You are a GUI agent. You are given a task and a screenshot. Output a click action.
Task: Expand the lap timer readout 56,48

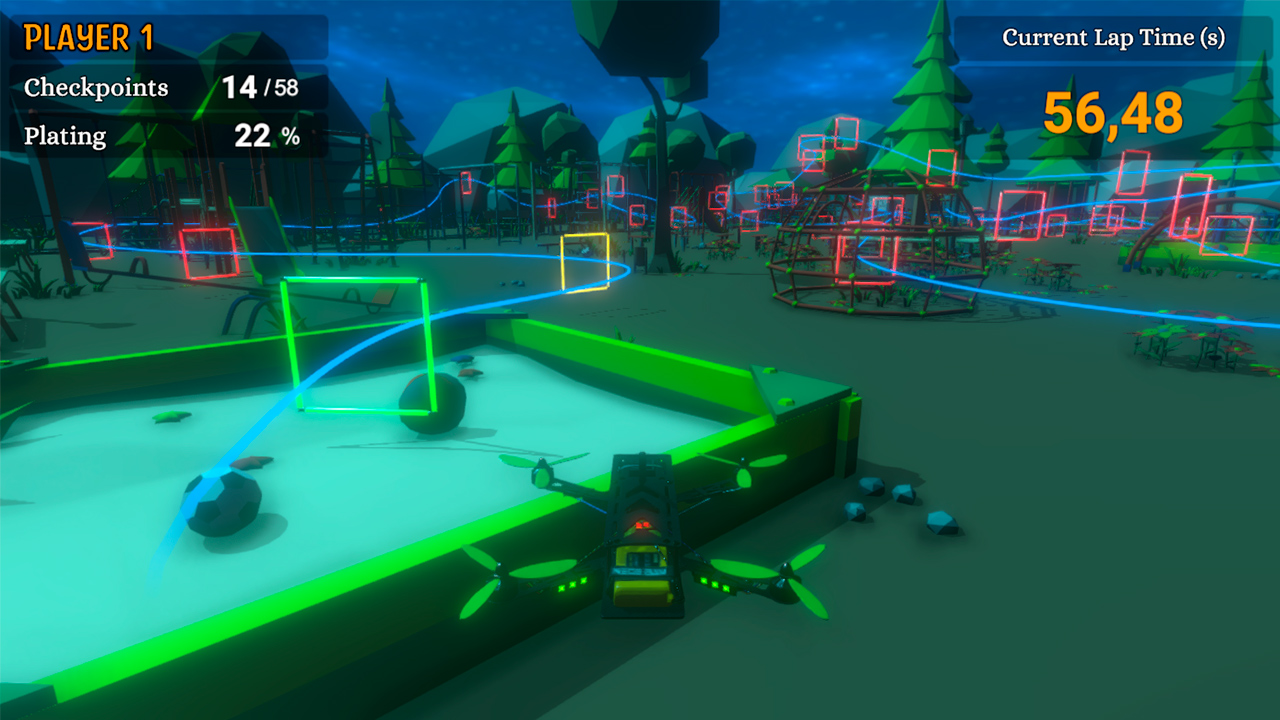pos(1114,113)
